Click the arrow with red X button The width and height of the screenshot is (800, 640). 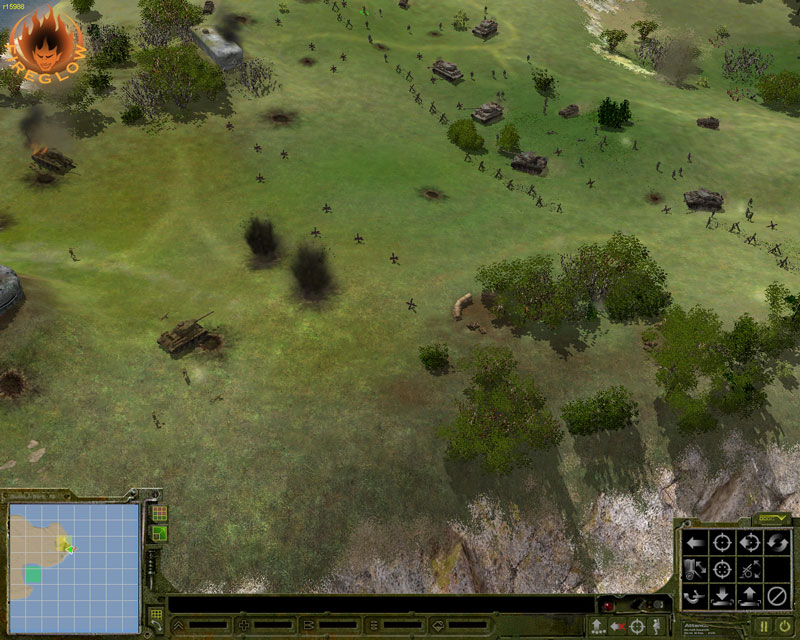617,627
